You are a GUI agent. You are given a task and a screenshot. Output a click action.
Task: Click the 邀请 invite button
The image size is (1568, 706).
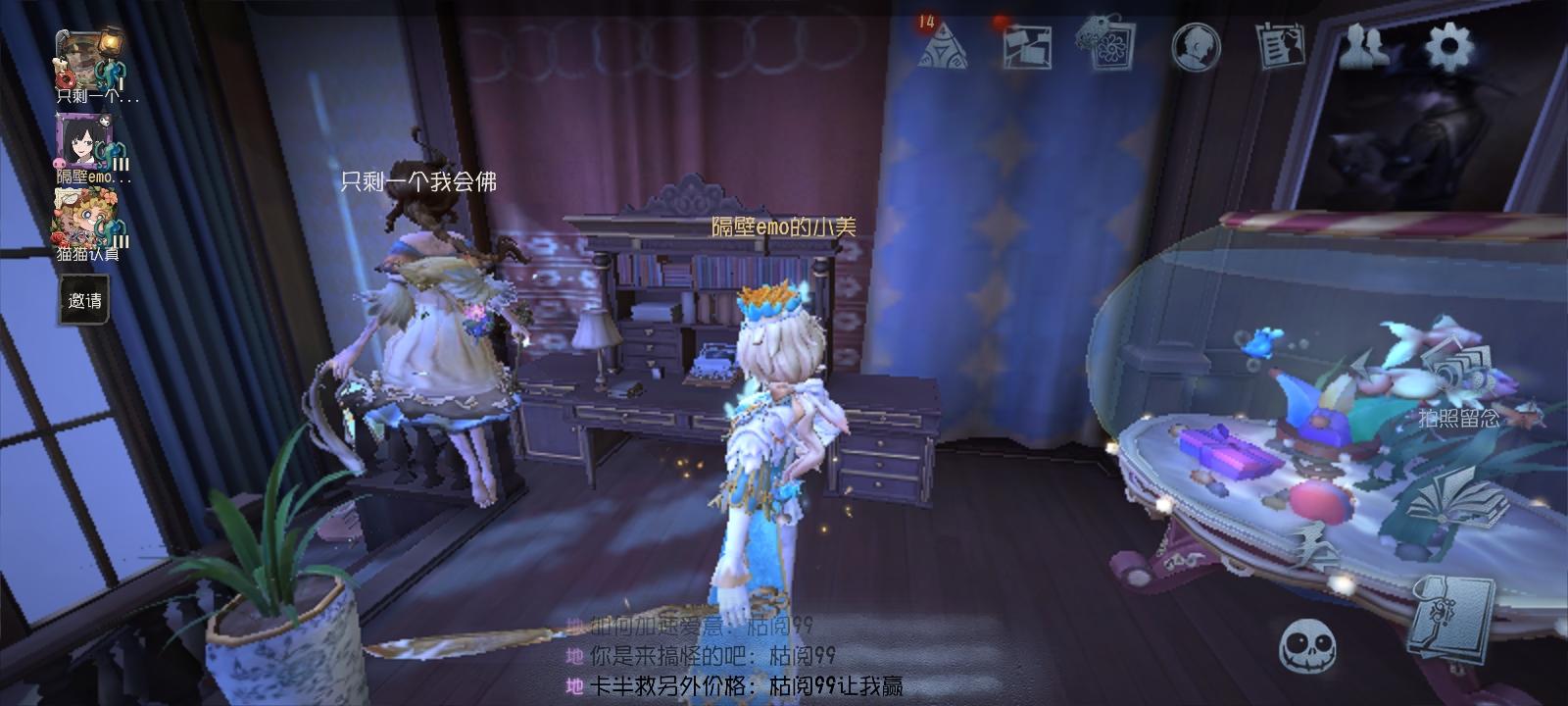point(83,302)
